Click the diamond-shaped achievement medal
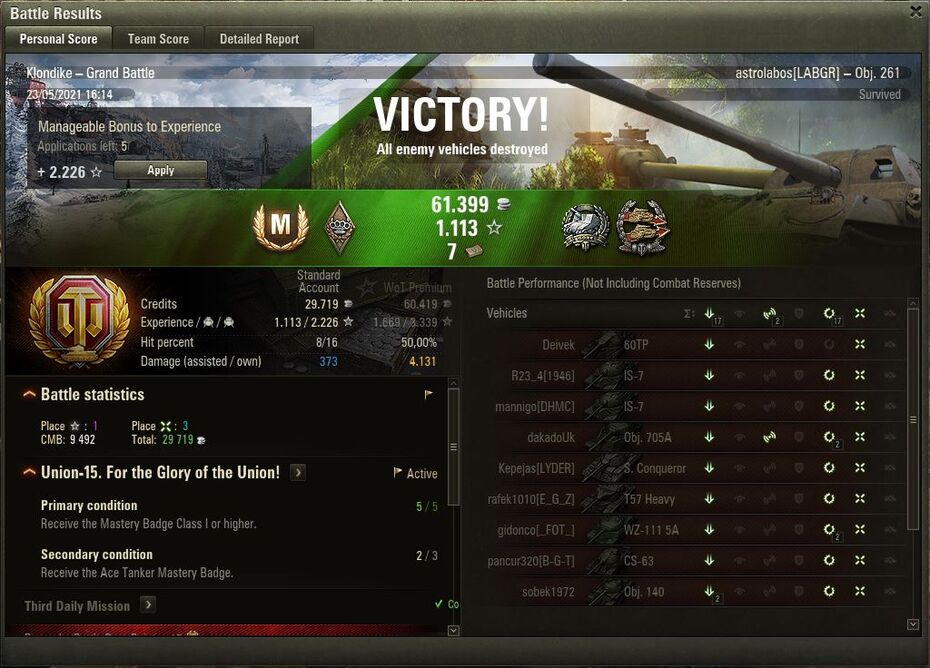 coord(341,227)
